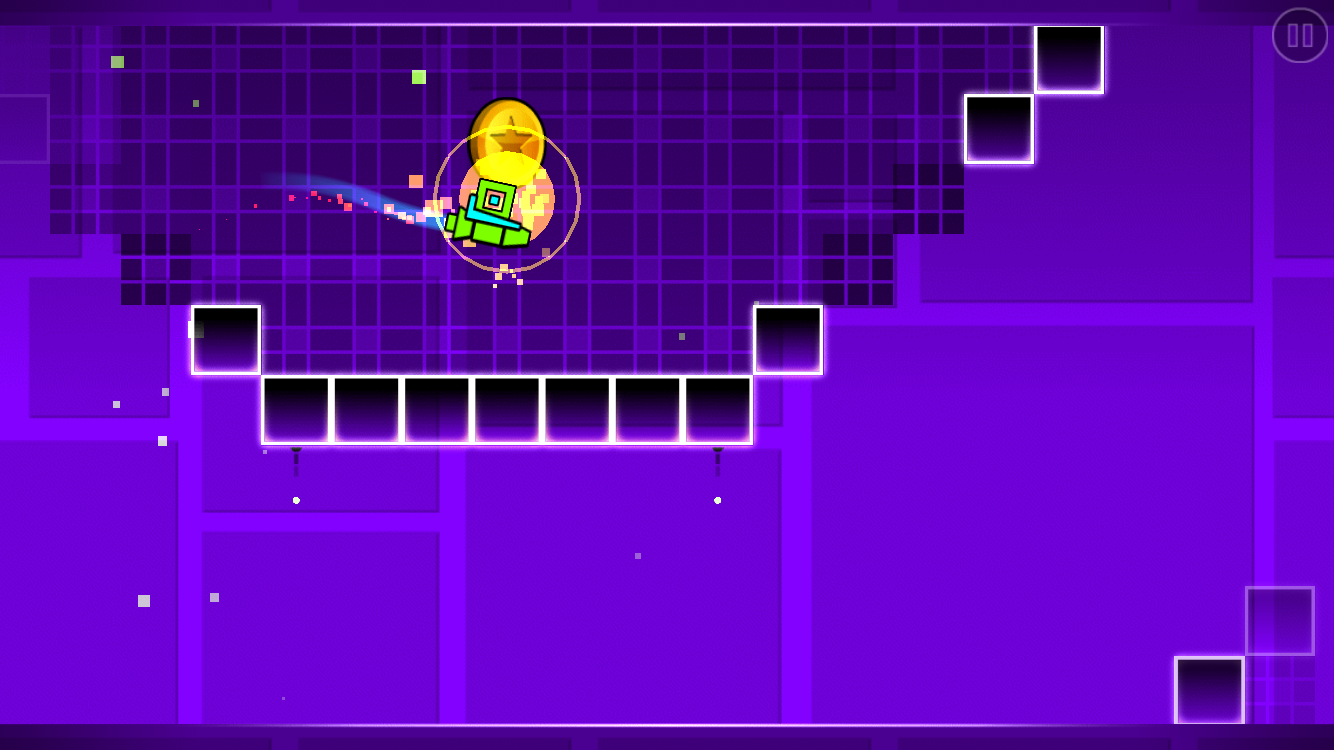Click the single block at the platform's right edge

pyautogui.click(x=786, y=338)
